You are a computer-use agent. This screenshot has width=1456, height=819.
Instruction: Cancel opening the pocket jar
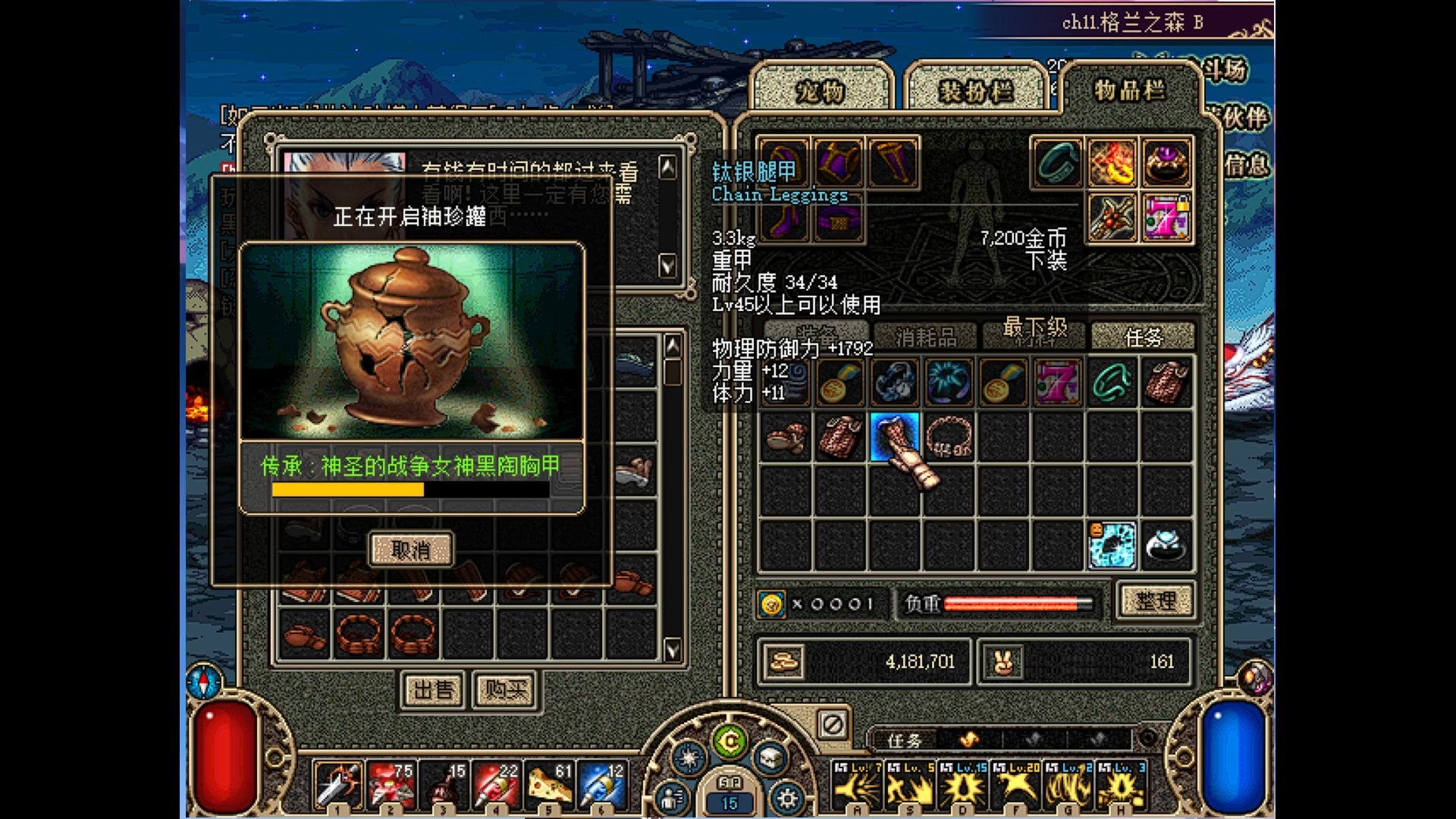(410, 550)
